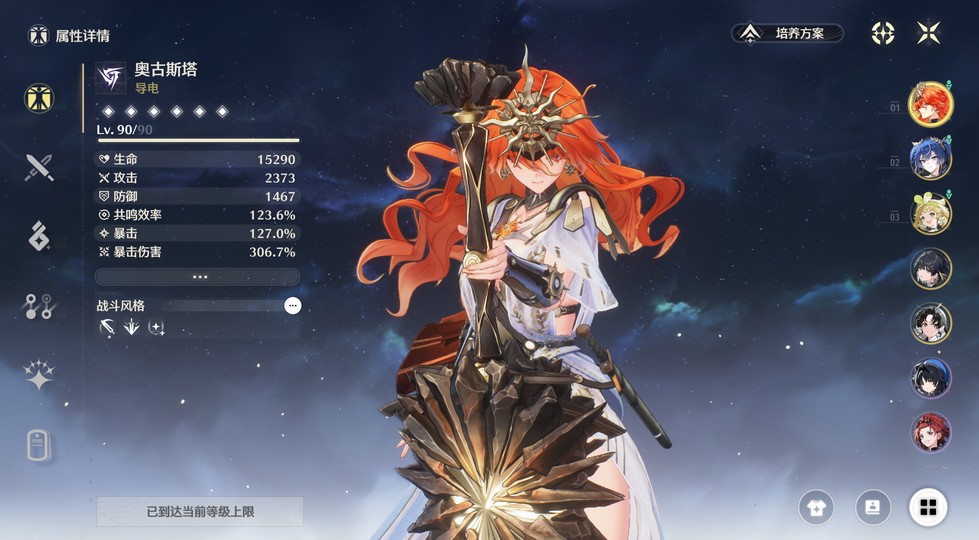Select the blue-haired character in slot 02
Screen dimensions: 979x540
931,159
